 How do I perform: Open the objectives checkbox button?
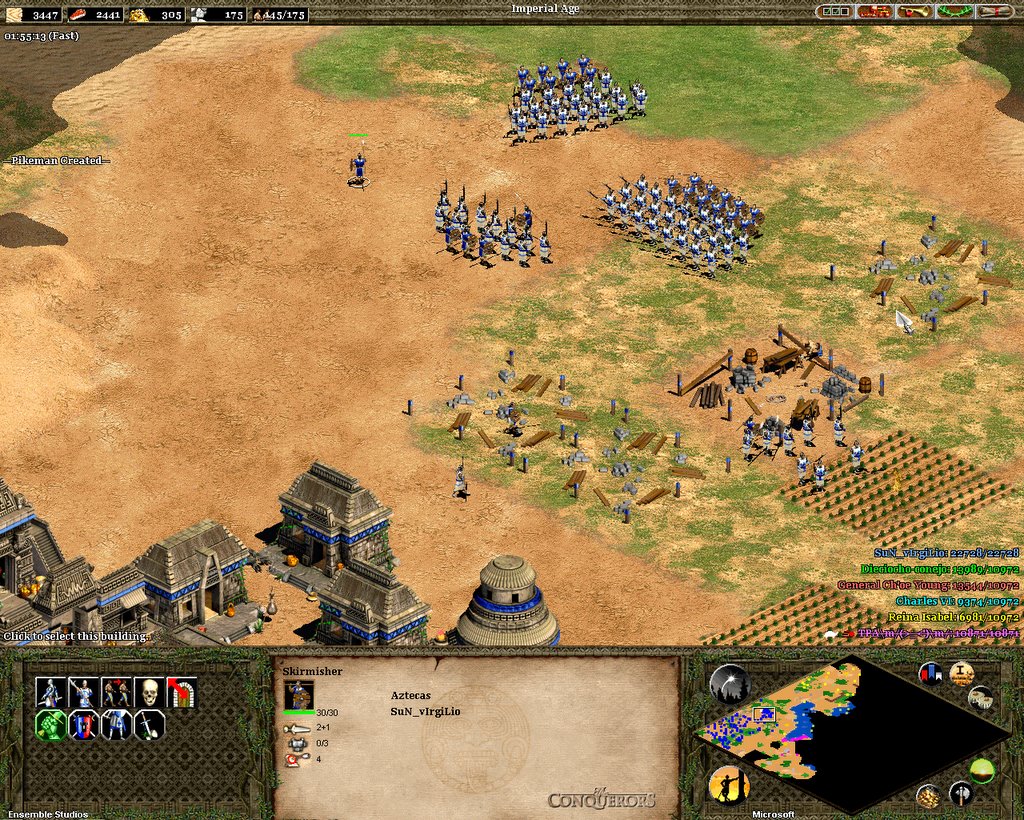click(x=834, y=11)
